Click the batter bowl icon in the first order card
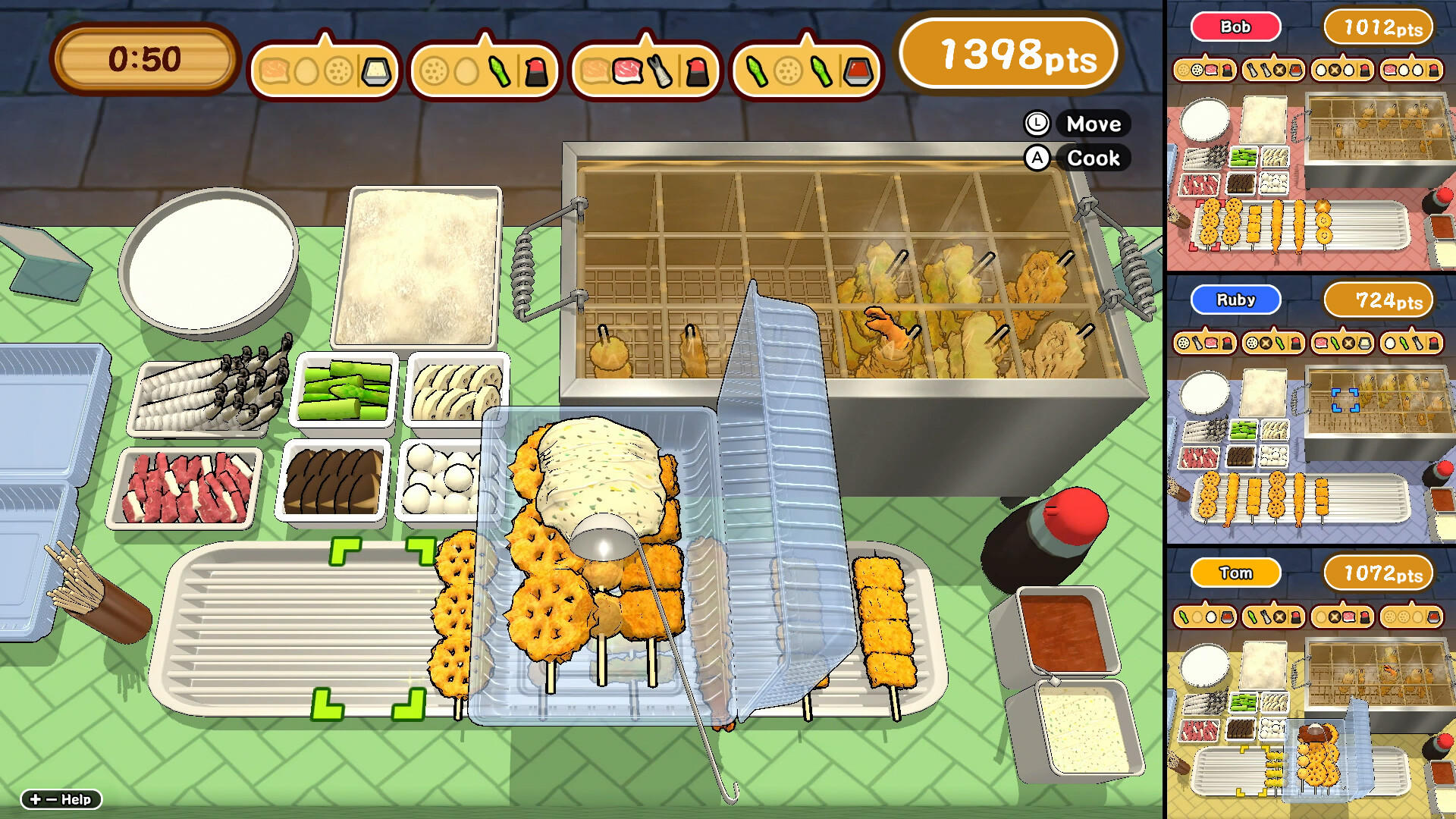Image resolution: width=1456 pixels, height=819 pixels. click(x=376, y=71)
